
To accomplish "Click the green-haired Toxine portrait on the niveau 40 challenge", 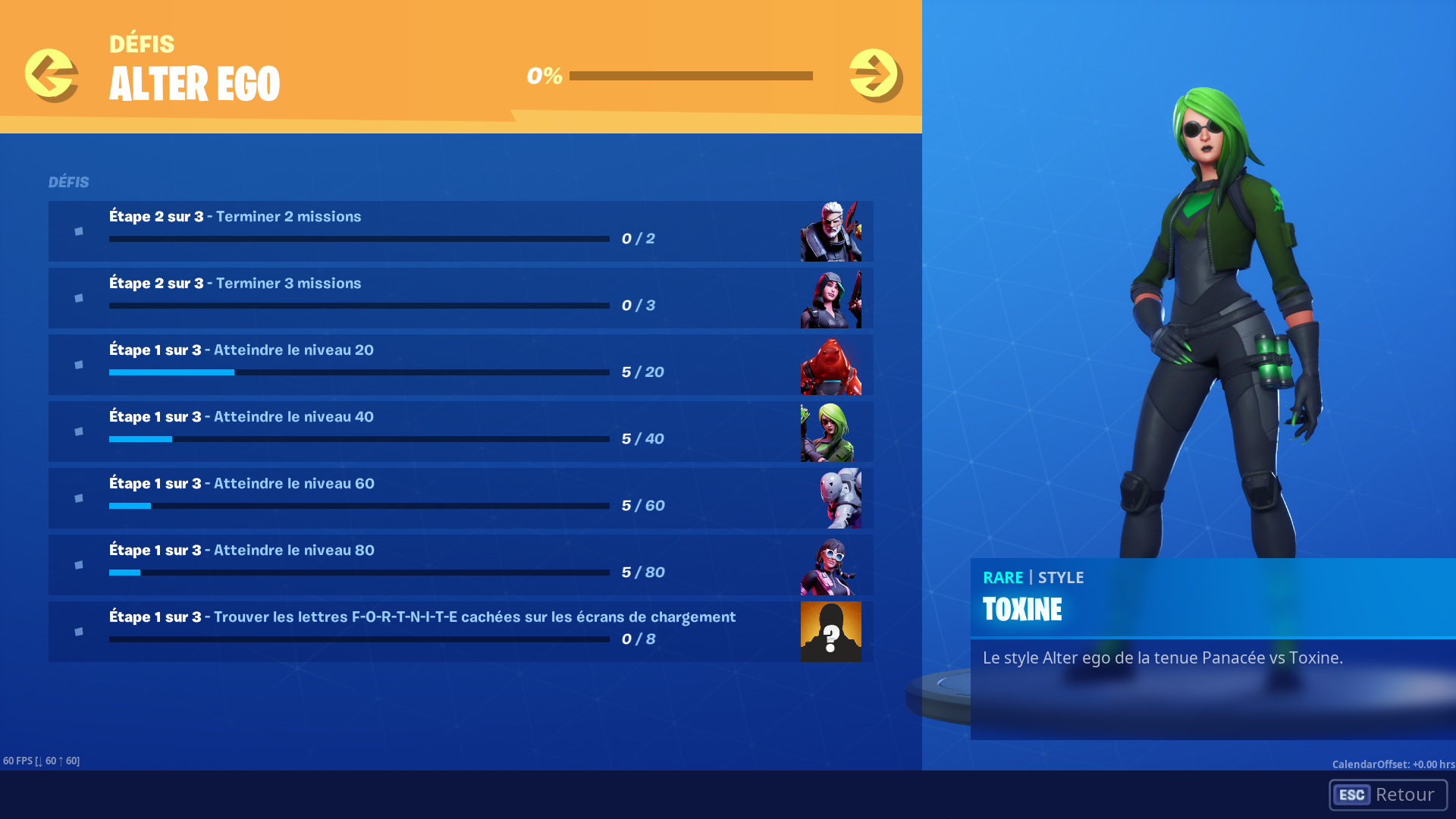I will pos(830,431).
